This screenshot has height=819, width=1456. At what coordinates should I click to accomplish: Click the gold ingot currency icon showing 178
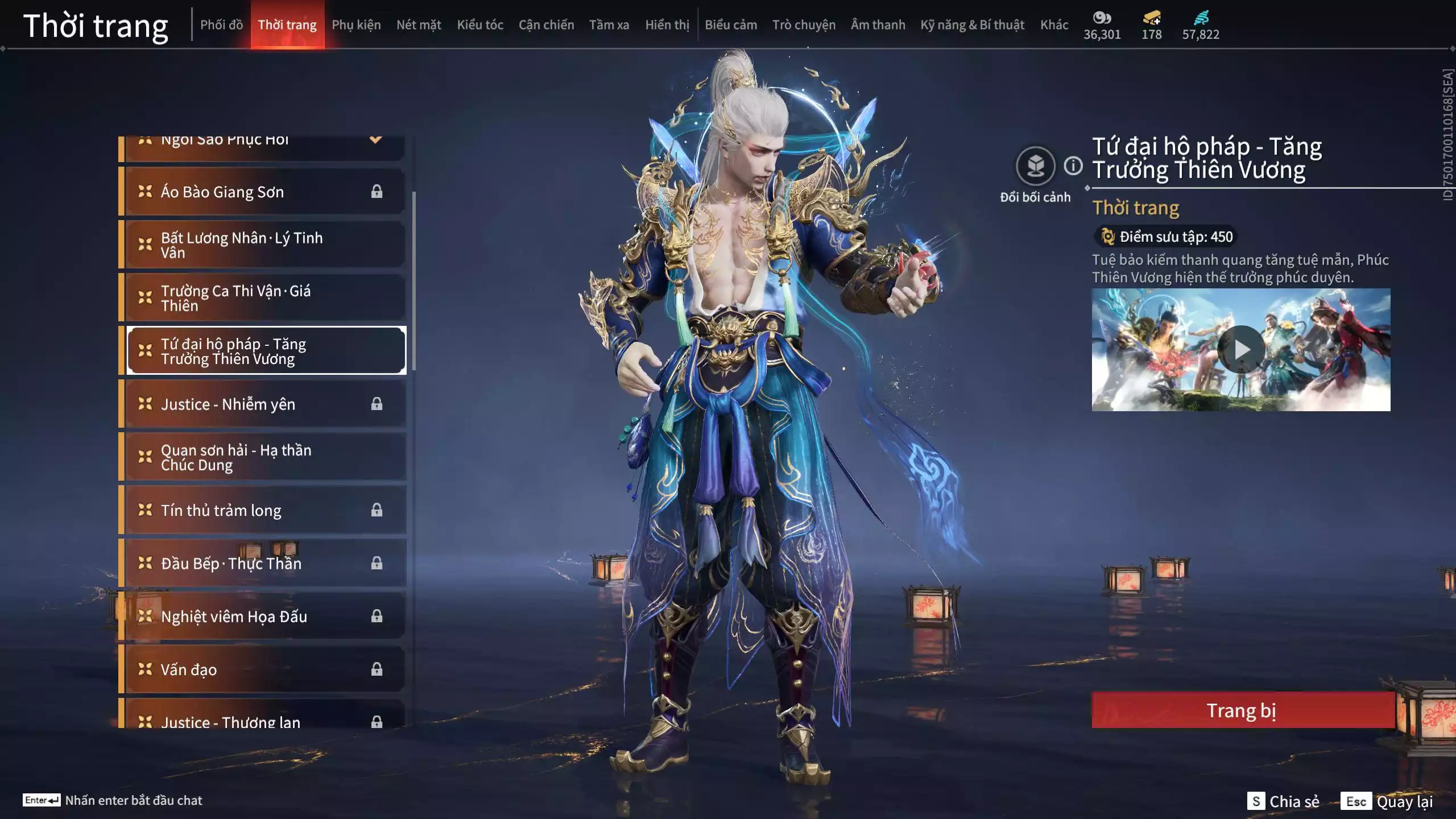[1150, 17]
